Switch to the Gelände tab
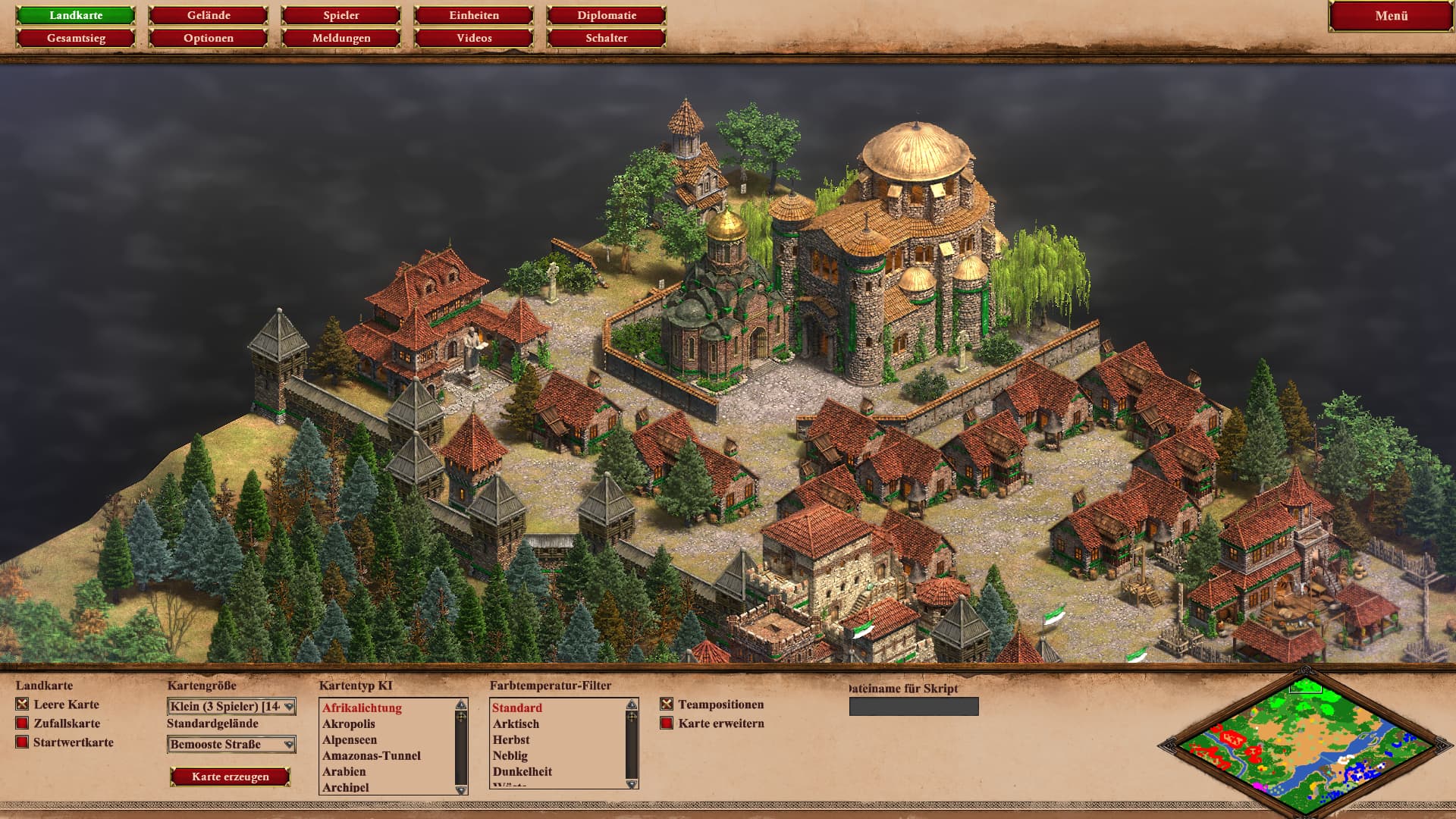 pos(209,15)
